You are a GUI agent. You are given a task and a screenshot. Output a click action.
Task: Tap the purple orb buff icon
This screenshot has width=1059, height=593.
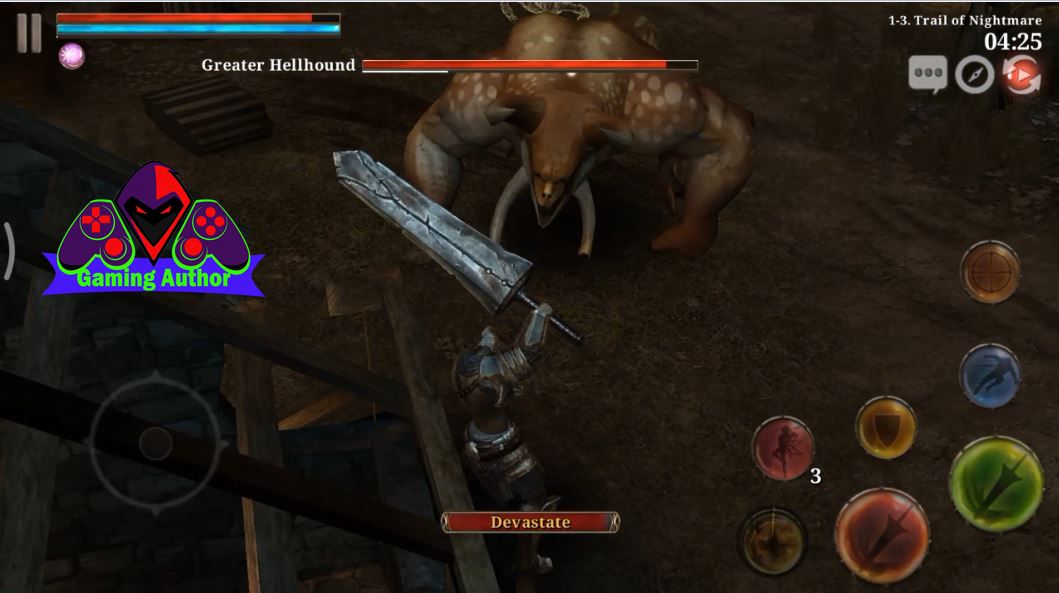point(71,56)
